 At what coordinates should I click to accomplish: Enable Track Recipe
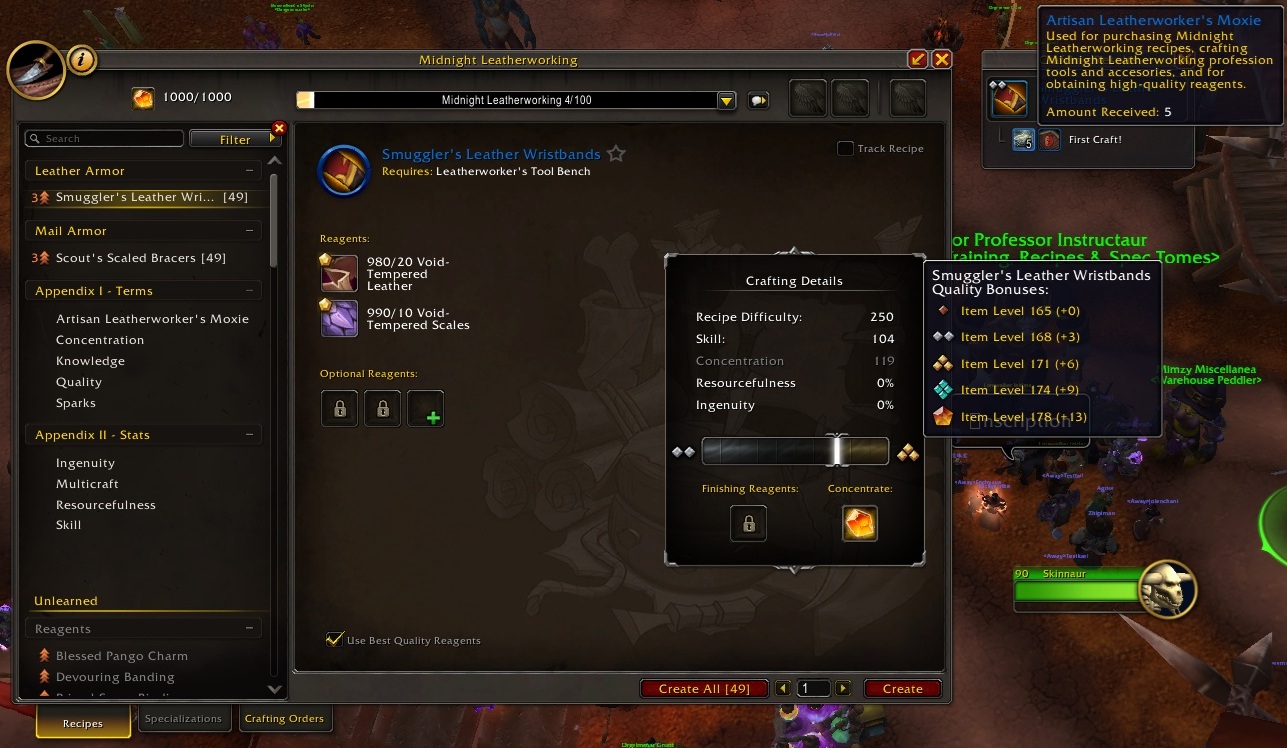point(844,148)
